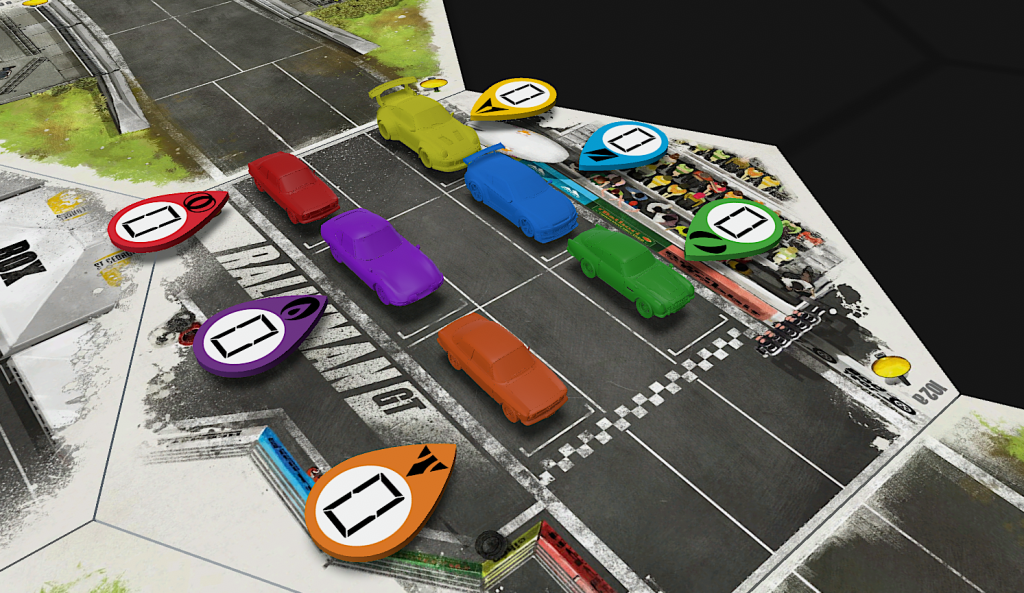
Task: Select the purple car piece
Action: point(381,255)
